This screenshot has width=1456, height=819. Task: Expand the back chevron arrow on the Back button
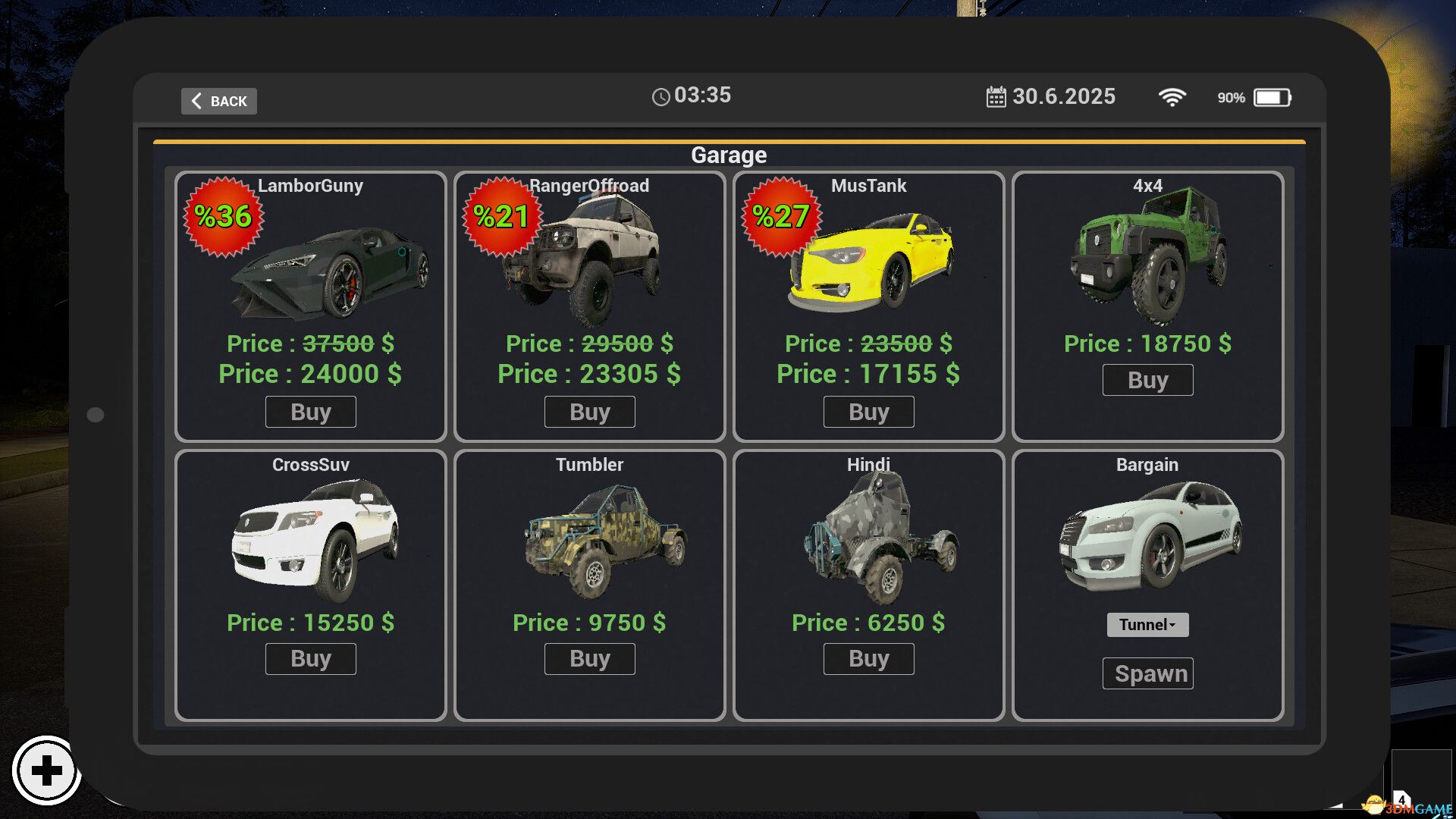pos(196,101)
